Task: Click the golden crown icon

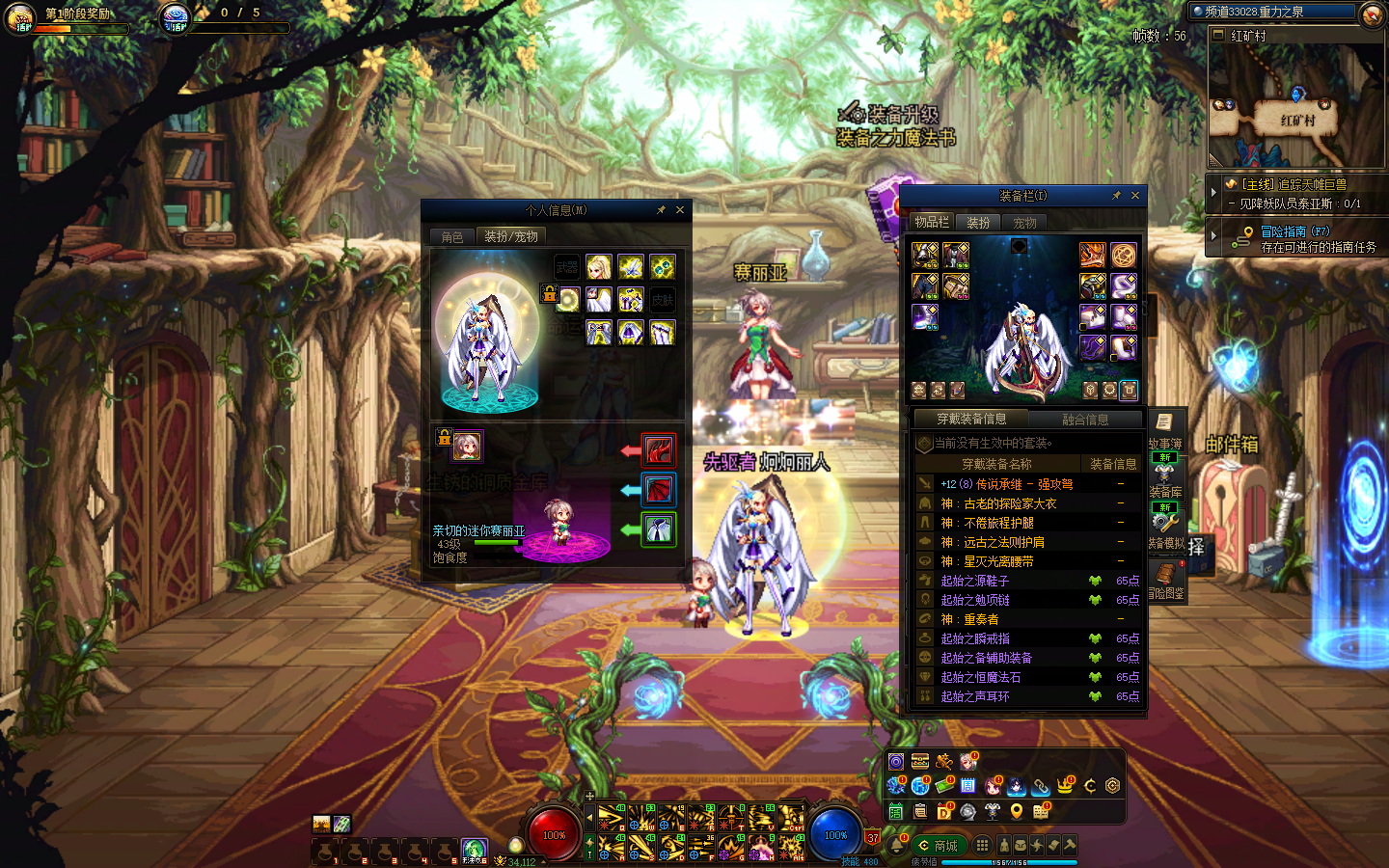Action: pyautogui.click(x=1065, y=786)
